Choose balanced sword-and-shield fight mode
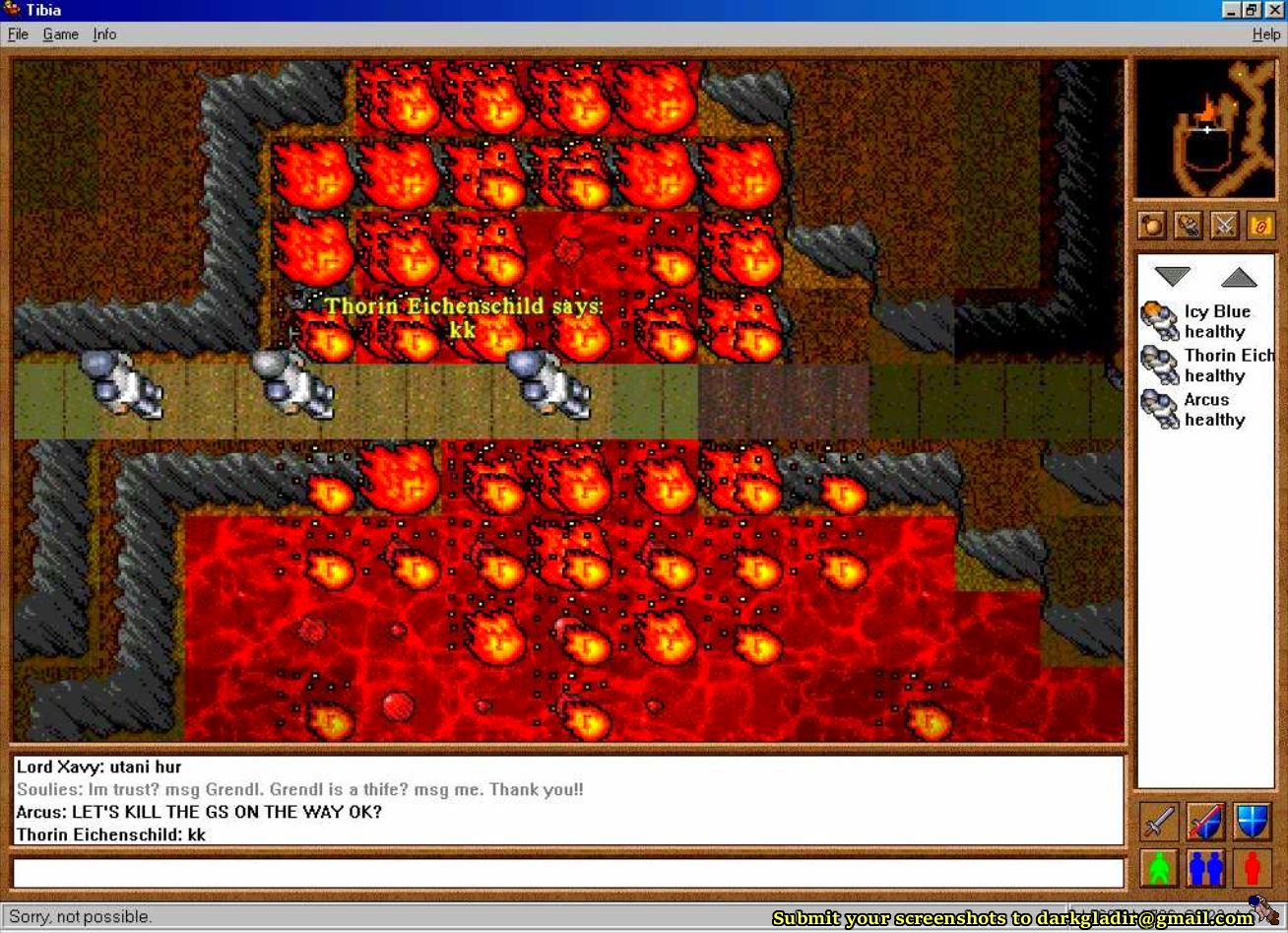Screen dimensions: 1288x933 click(x=1205, y=821)
